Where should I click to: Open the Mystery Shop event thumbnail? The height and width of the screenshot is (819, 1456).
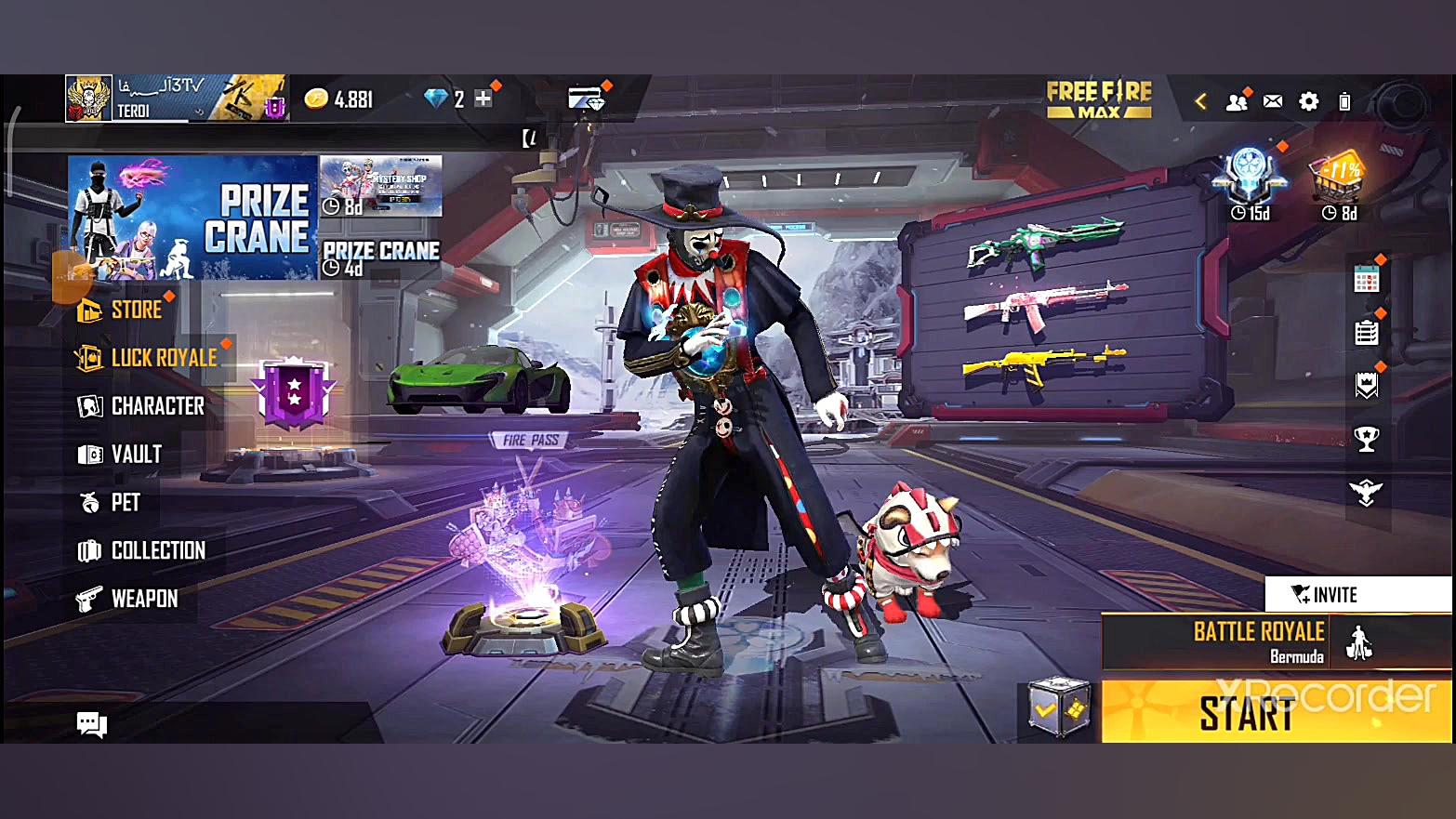(381, 185)
